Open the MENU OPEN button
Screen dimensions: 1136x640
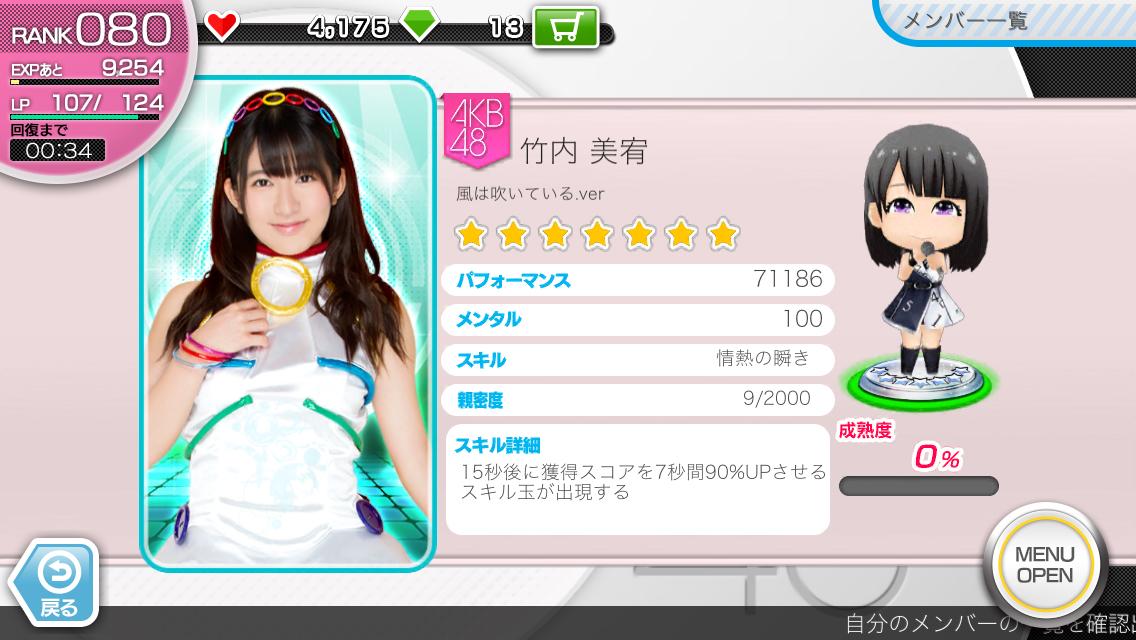(x=1044, y=565)
